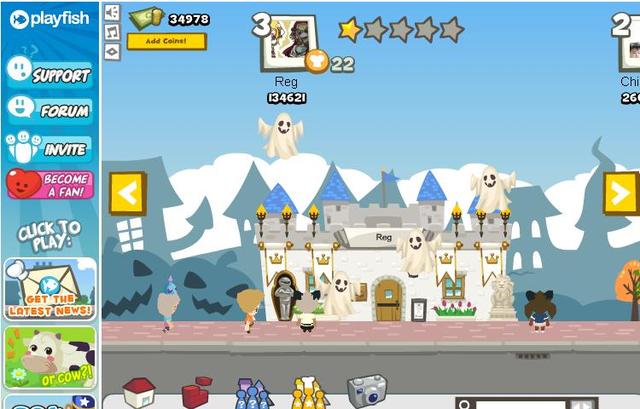Open the Support page

tap(49, 72)
